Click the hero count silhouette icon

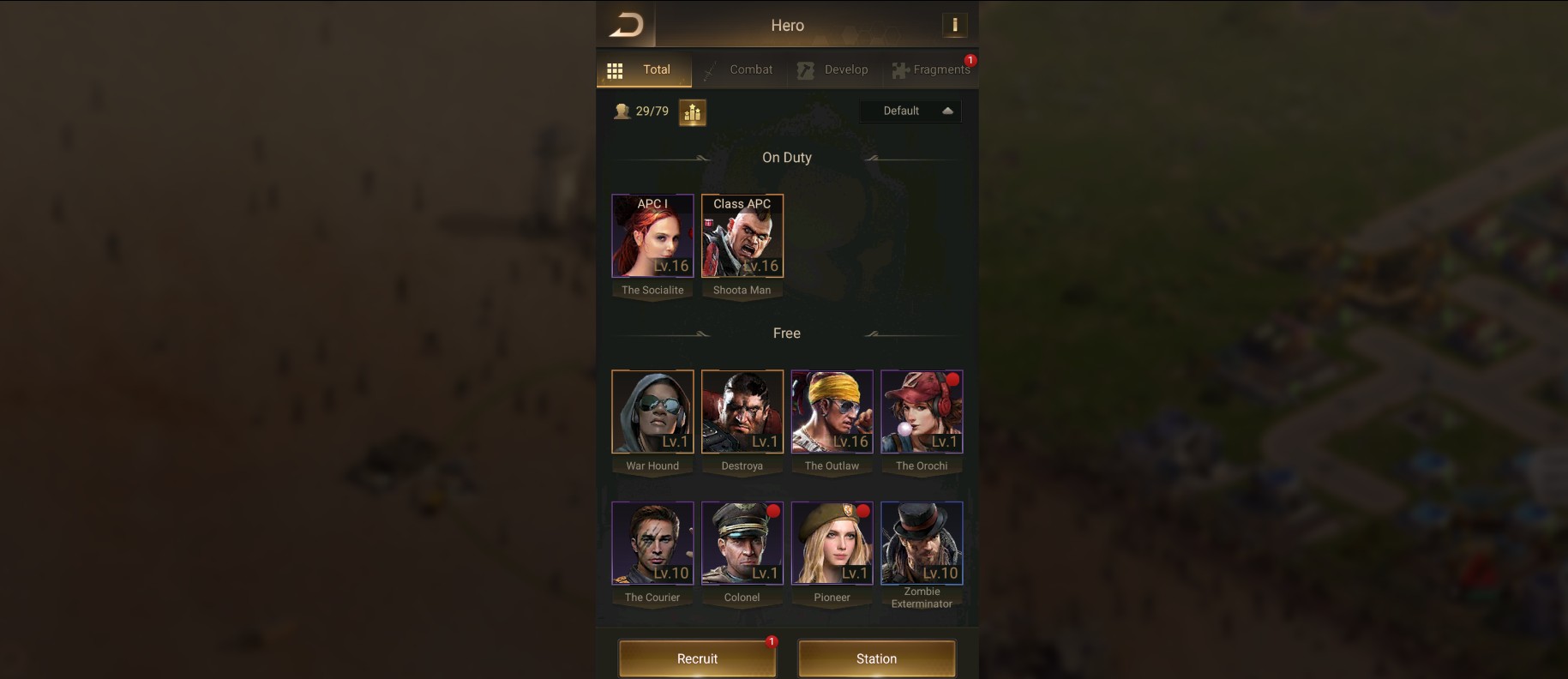[x=622, y=111]
